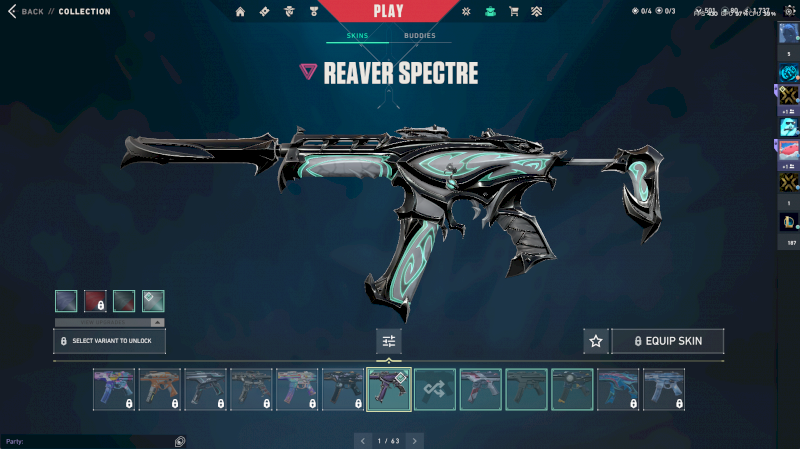This screenshot has height=449, width=800.
Task: Select the random shuffle skin tile
Action: click(435, 389)
